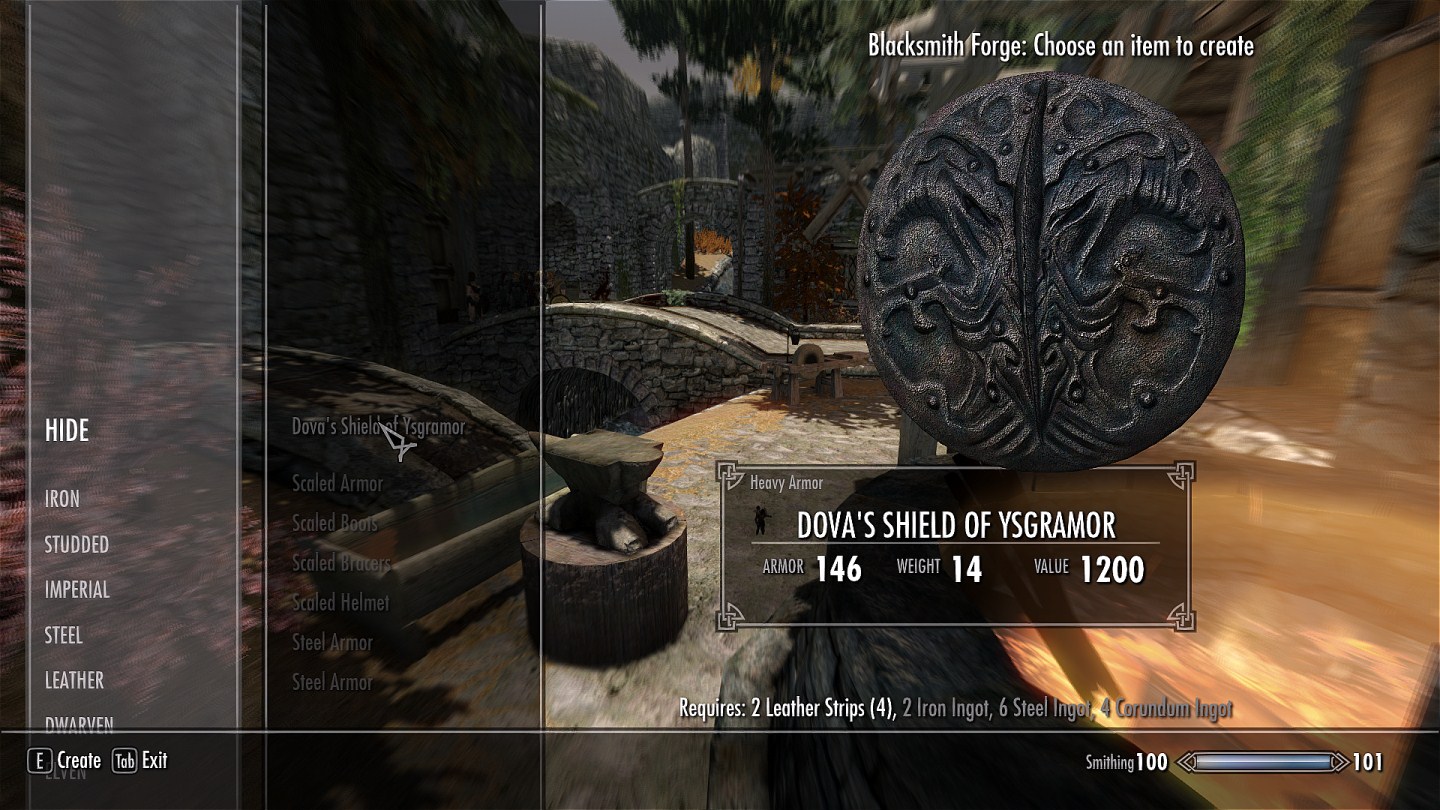Select the Dwarven category
1440x810 pixels.
click(79, 724)
